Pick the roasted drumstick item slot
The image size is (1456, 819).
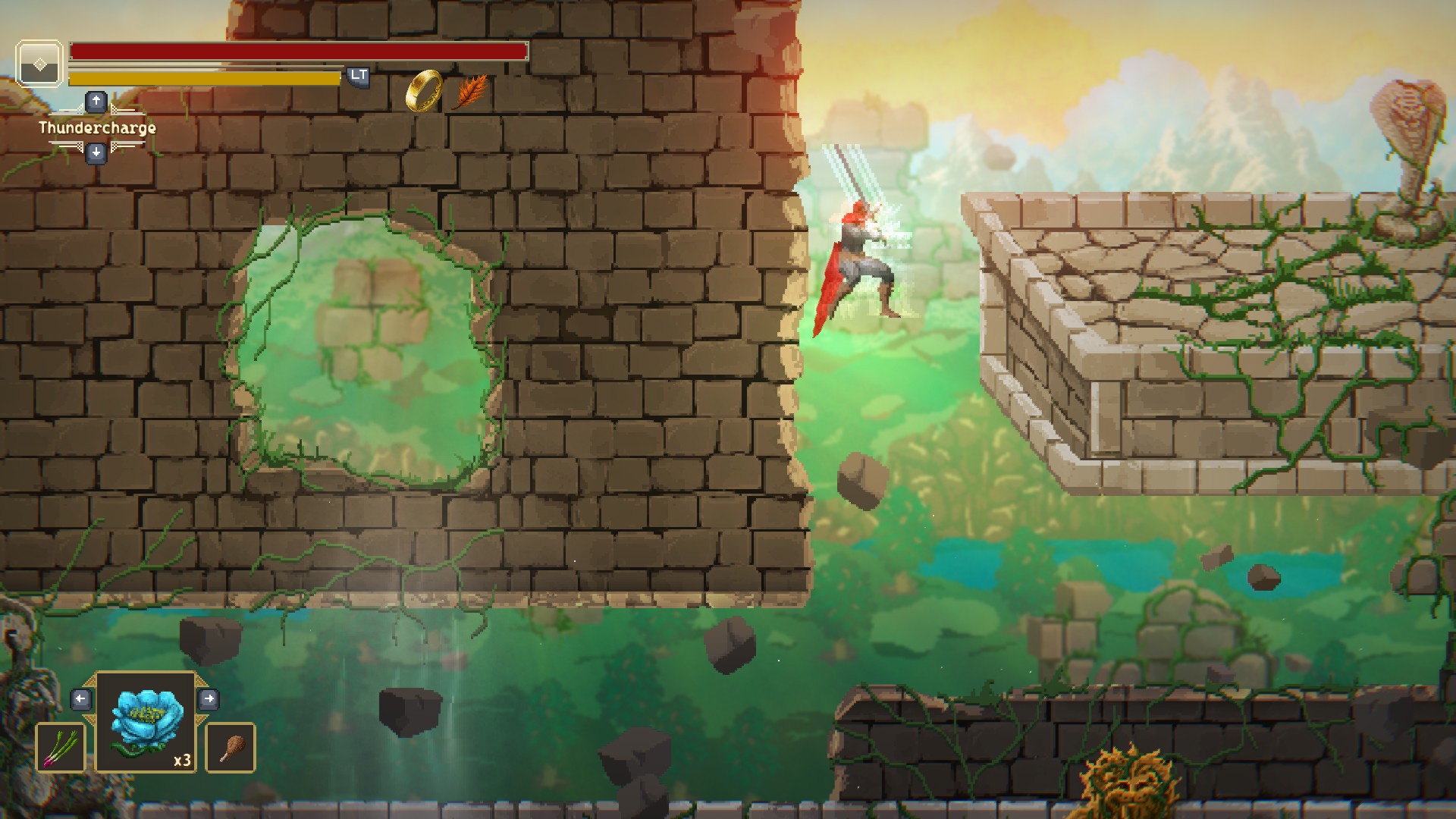point(231,748)
